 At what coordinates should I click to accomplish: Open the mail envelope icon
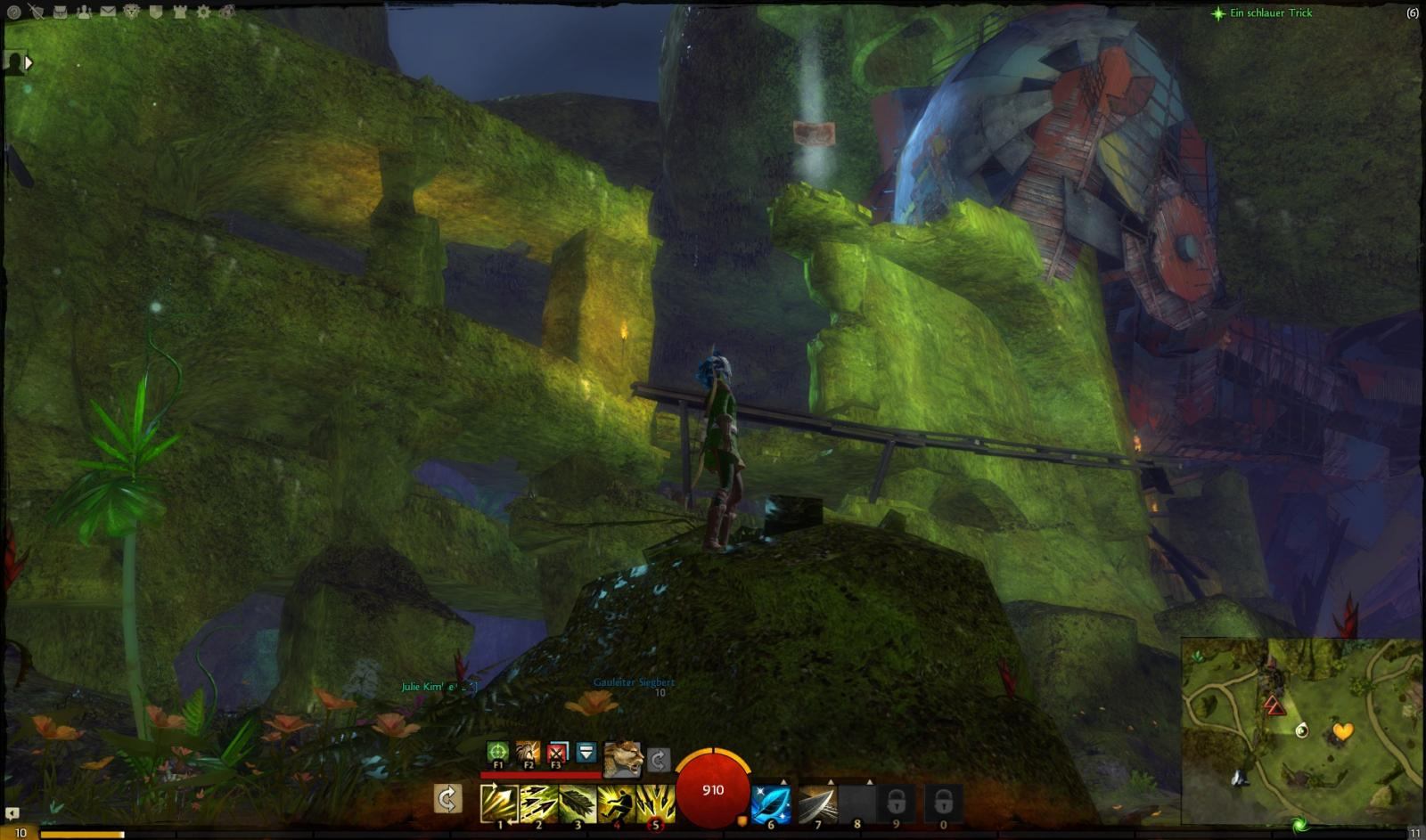tap(108, 12)
